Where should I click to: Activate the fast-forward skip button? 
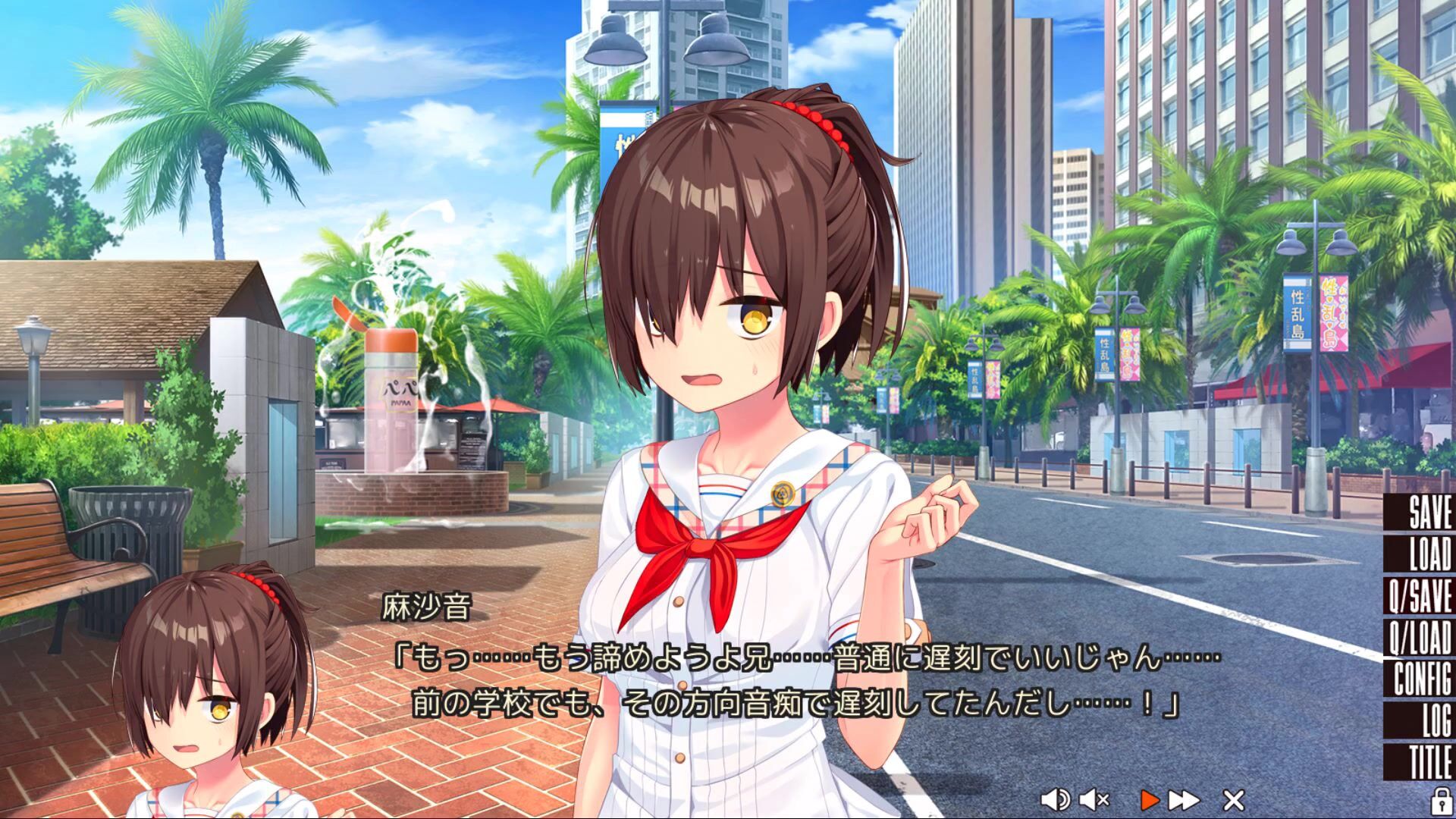pos(1184,799)
